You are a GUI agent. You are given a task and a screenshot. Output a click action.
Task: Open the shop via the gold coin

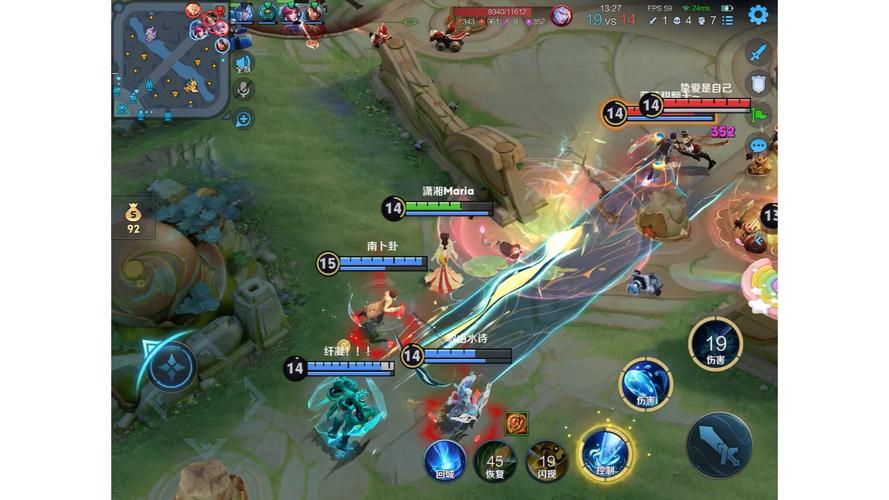pyautogui.click(x=133, y=217)
